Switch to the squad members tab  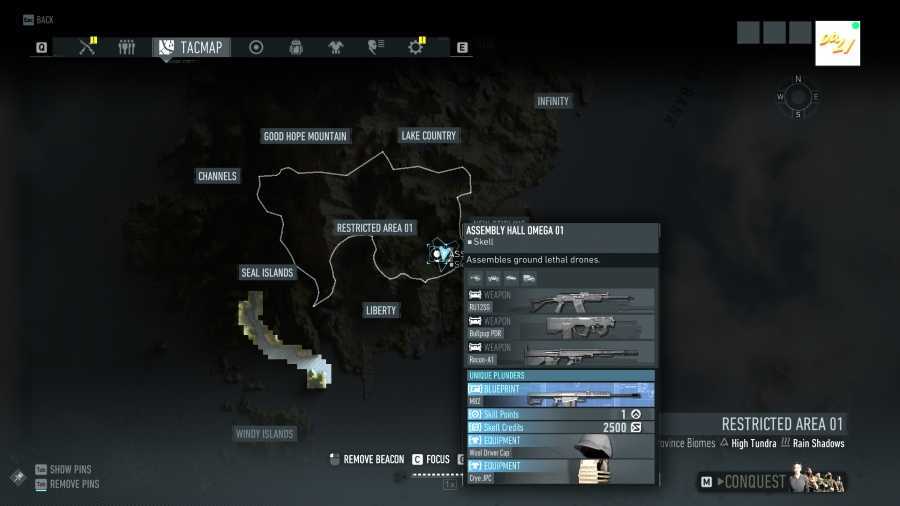pos(126,47)
